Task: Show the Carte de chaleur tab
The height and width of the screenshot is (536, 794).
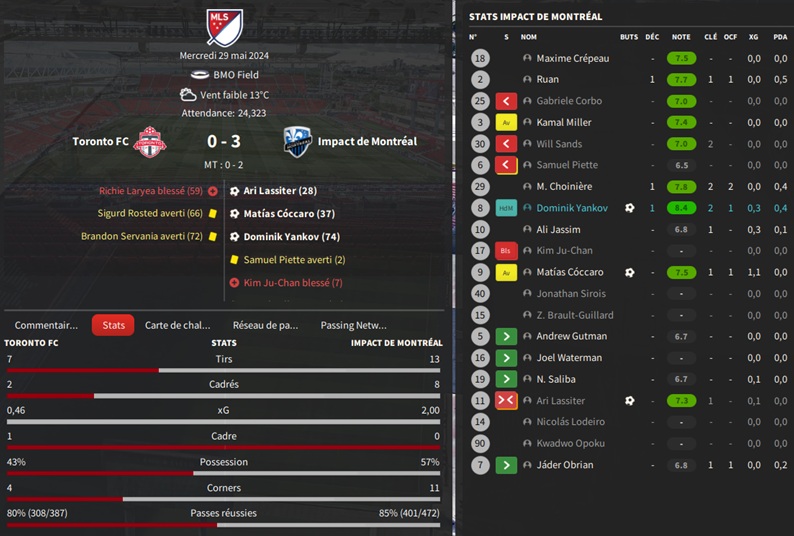Action: 178,325
